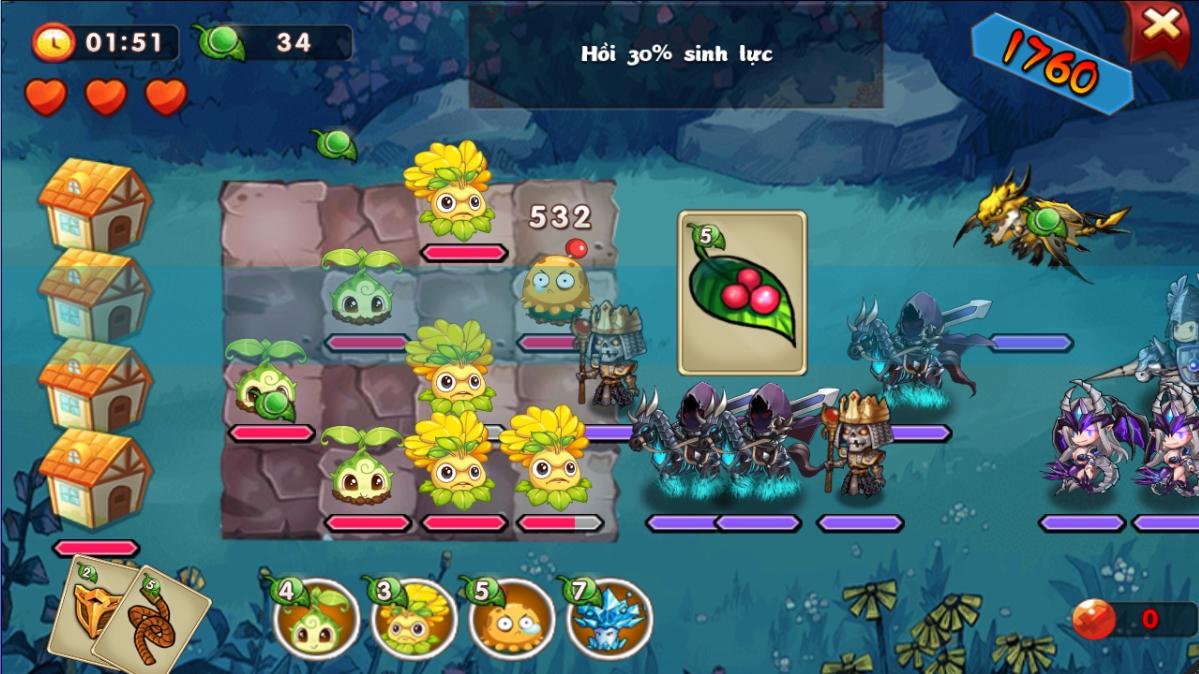Close the level with the X button
The image size is (1199, 674).
(1160, 28)
